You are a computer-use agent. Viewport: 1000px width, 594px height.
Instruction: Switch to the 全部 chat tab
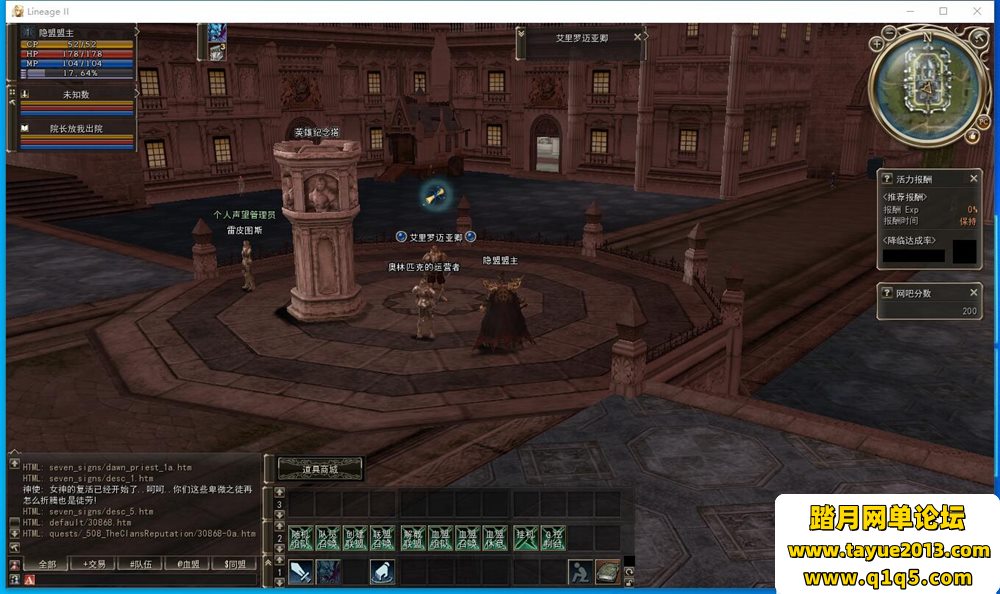pos(47,565)
